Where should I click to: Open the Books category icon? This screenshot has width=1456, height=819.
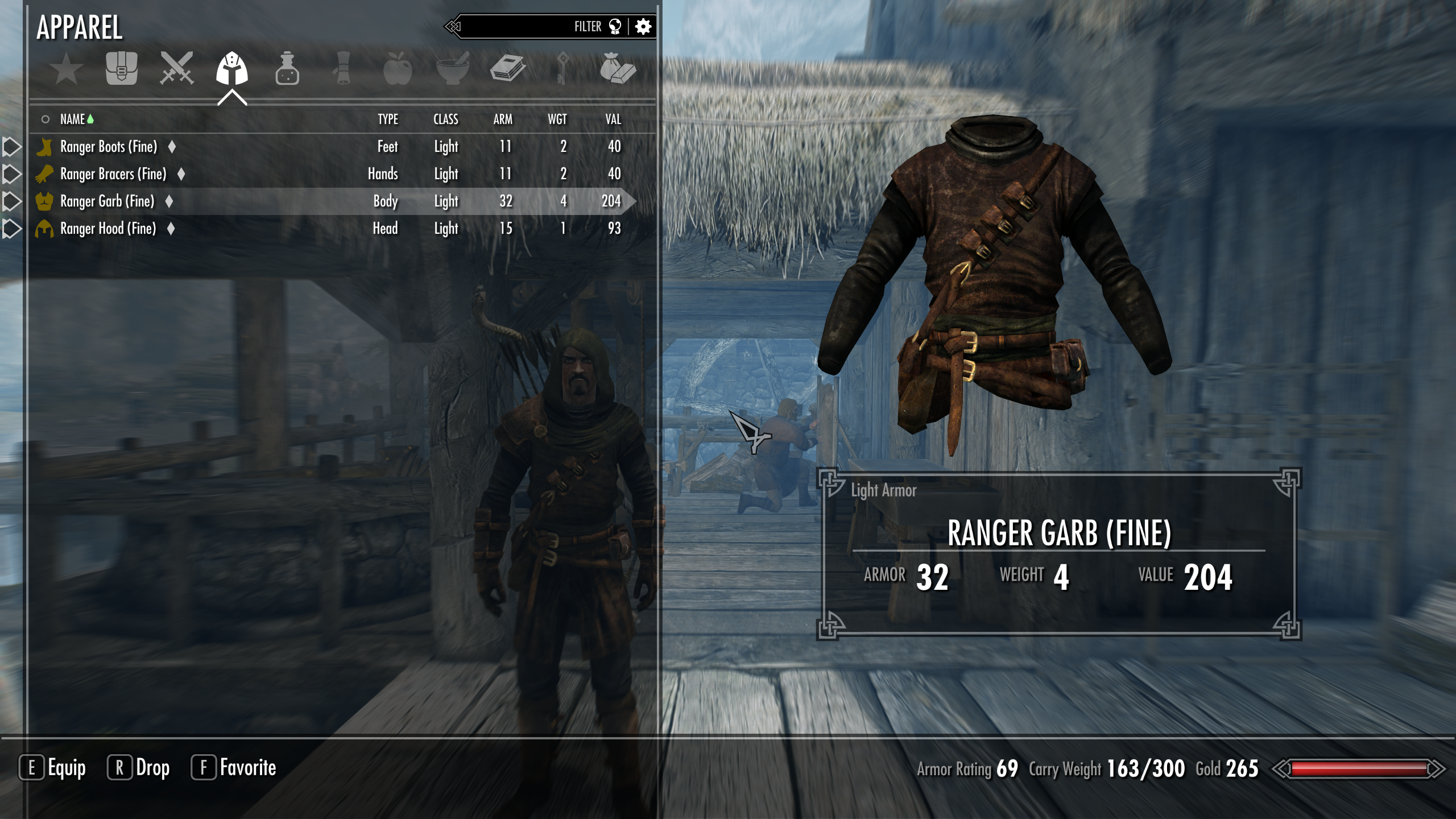click(x=509, y=69)
